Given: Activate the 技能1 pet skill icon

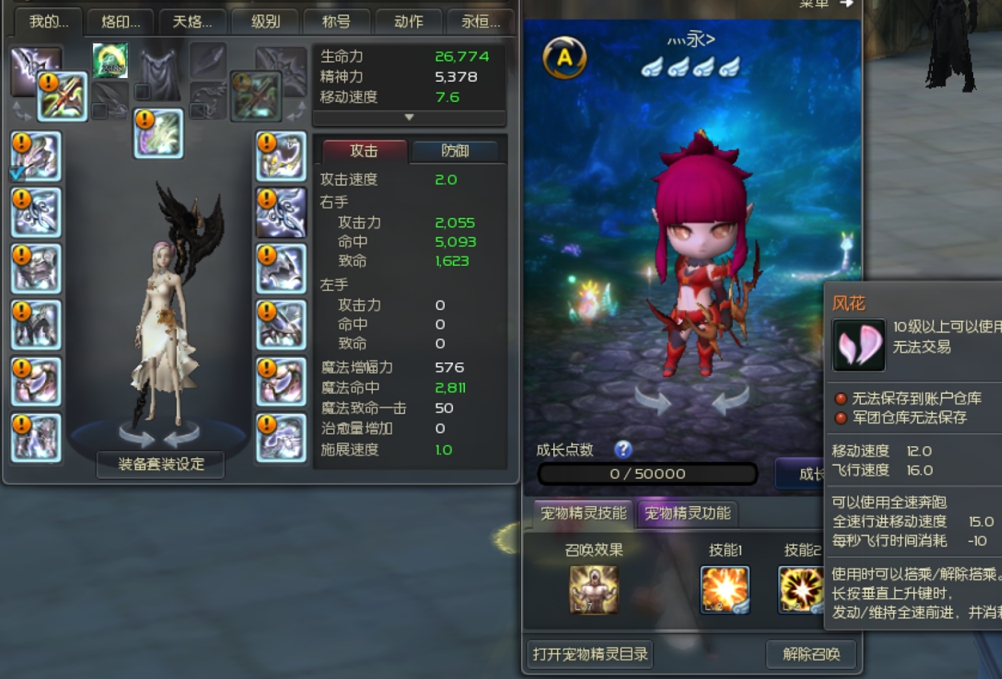Looking at the screenshot, I should 725,589.
